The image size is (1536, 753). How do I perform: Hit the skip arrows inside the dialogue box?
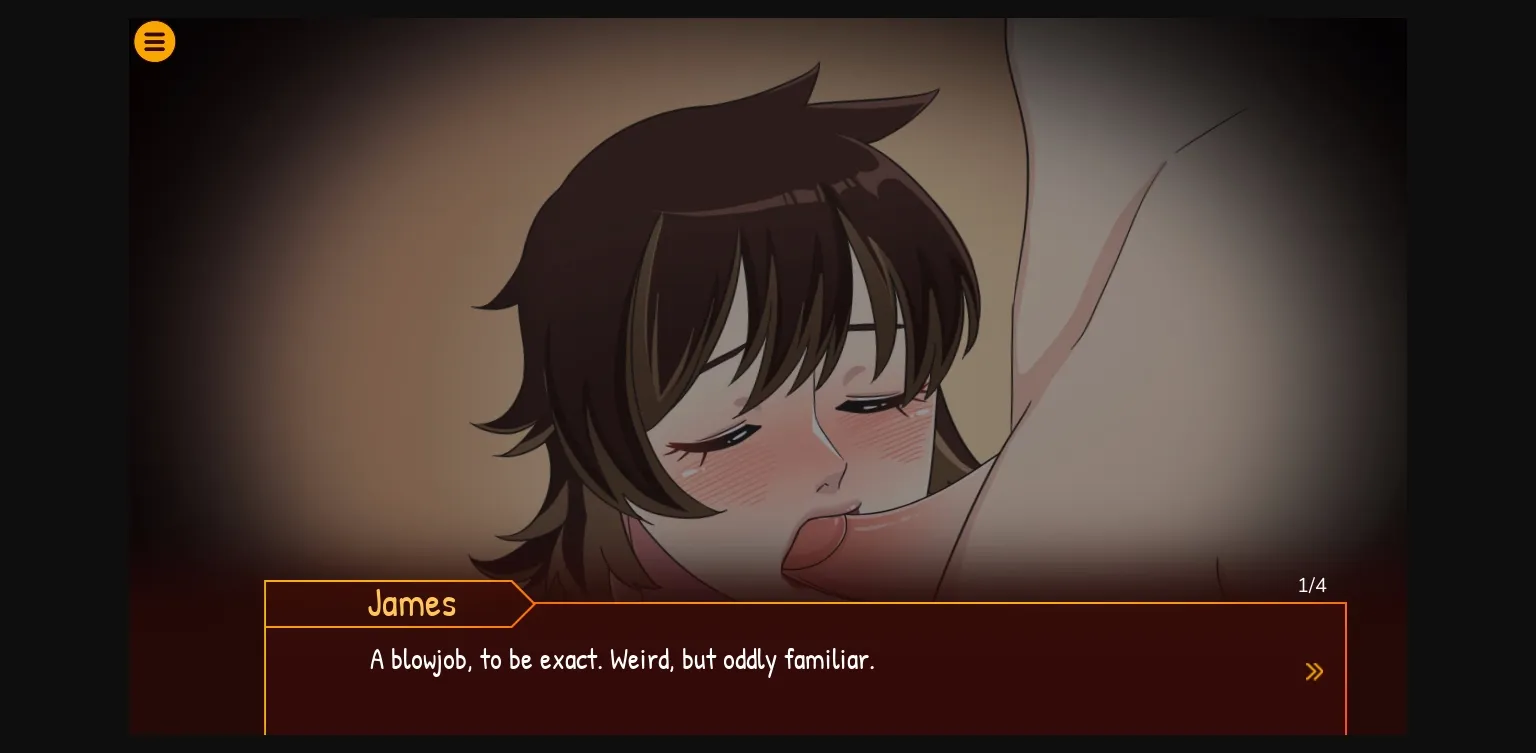tap(1314, 671)
